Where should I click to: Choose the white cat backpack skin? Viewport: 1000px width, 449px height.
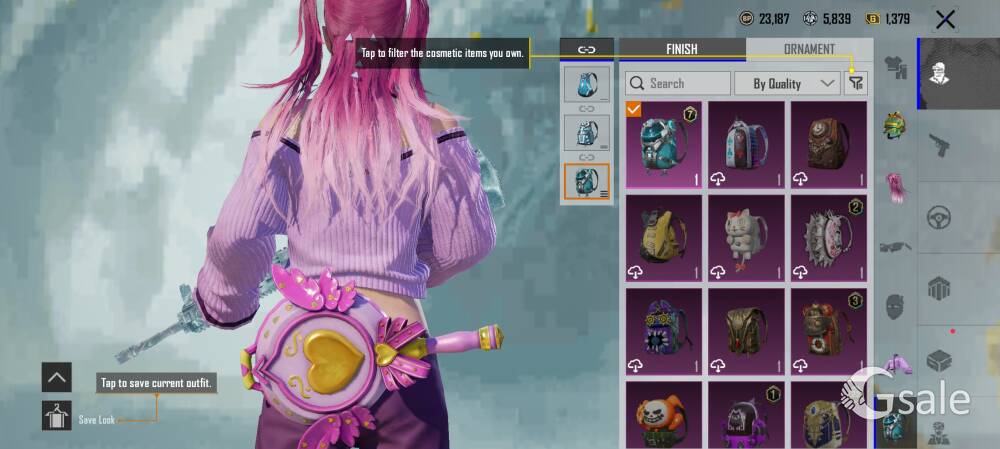(x=746, y=237)
